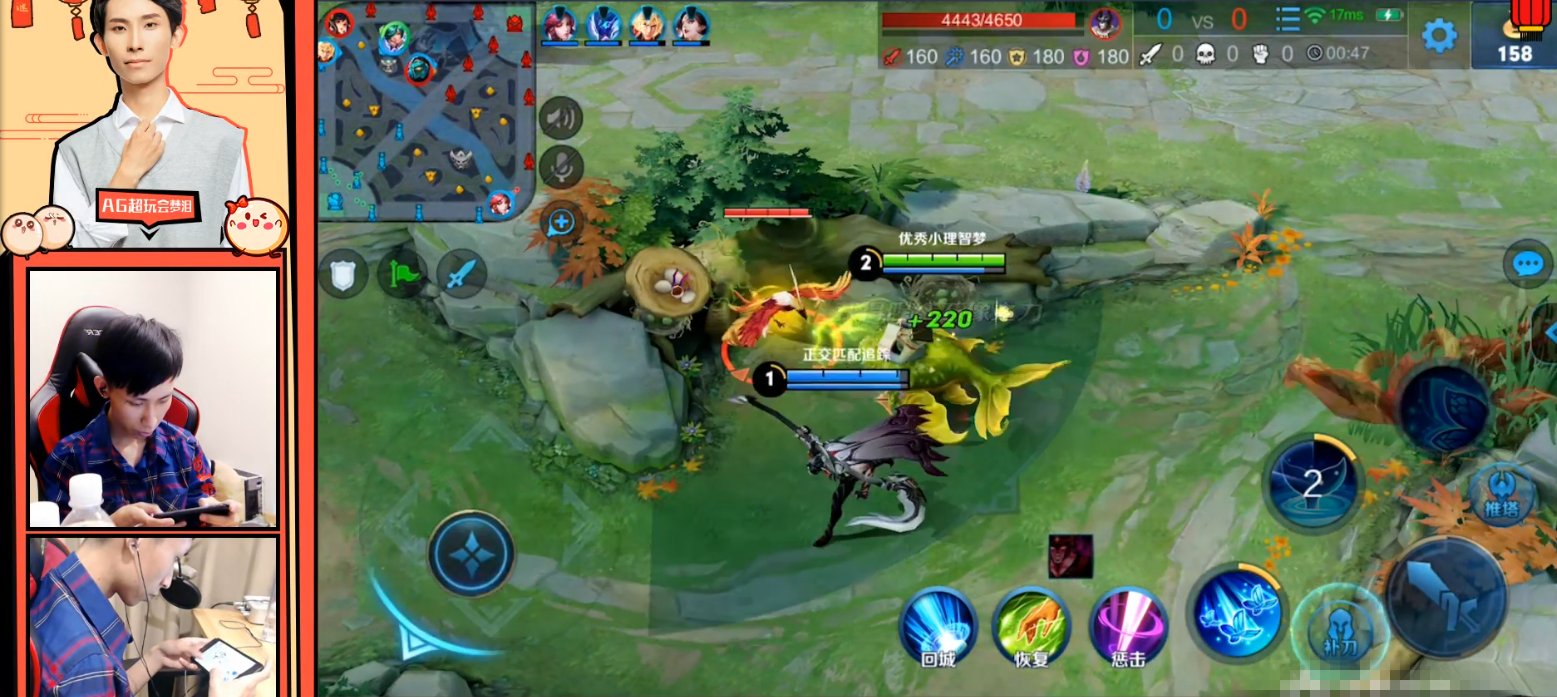Activate the 回城 recall ability

(x=937, y=624)
